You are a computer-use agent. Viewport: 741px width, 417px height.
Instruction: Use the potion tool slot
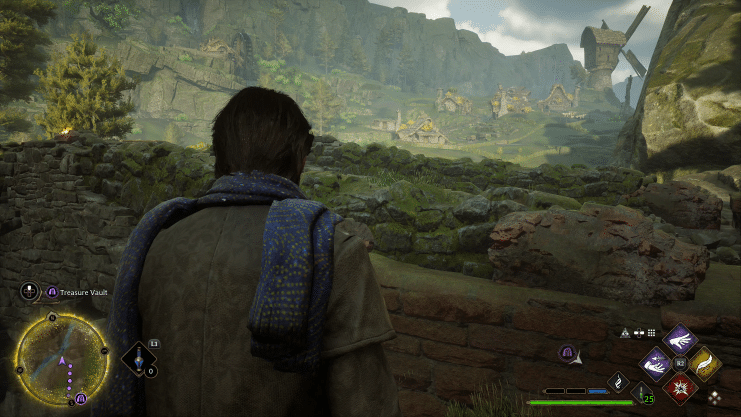pyautogui.click(x=138, y=359)
